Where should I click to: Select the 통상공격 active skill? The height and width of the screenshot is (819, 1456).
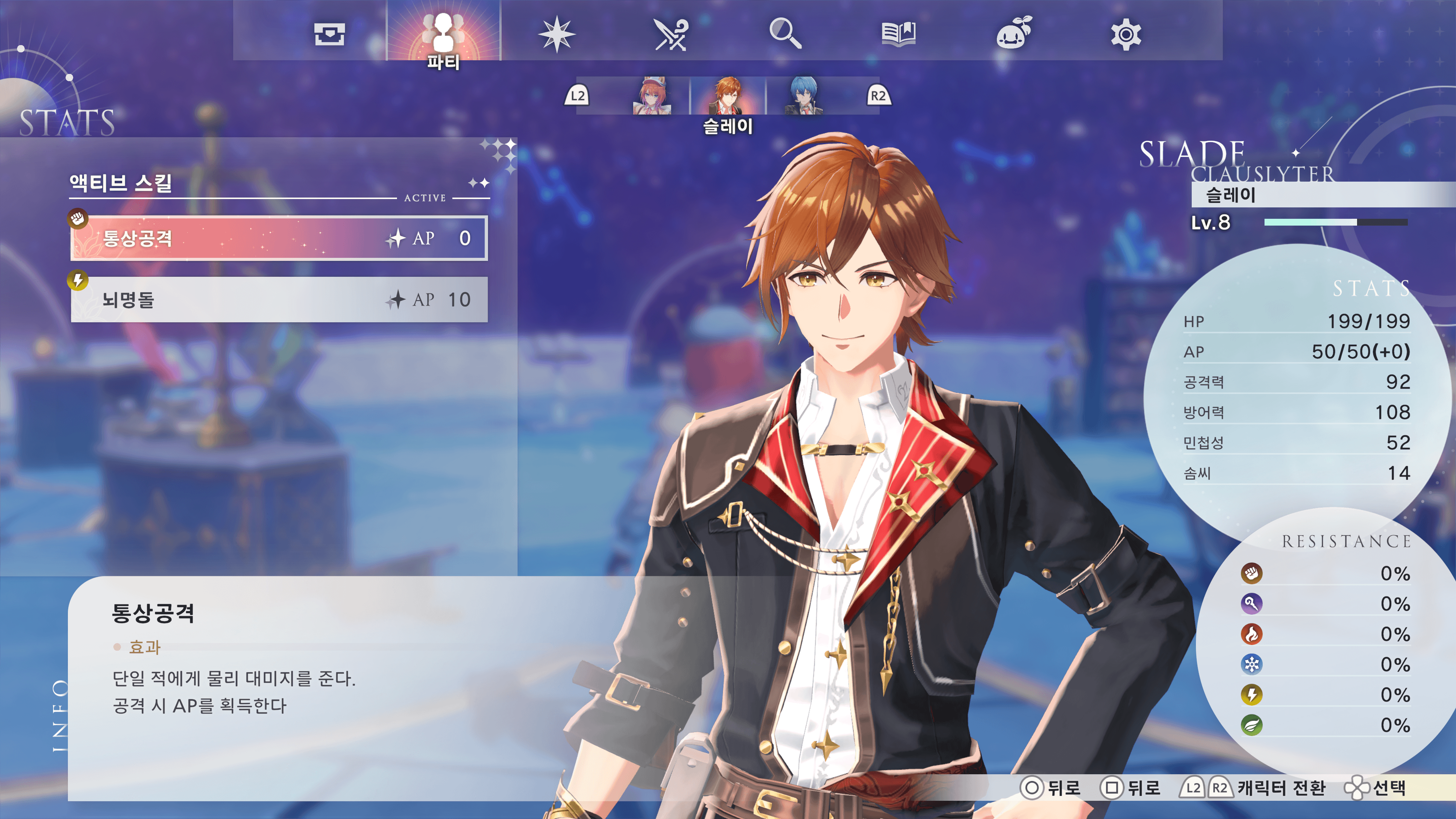(x=279, y=238)
